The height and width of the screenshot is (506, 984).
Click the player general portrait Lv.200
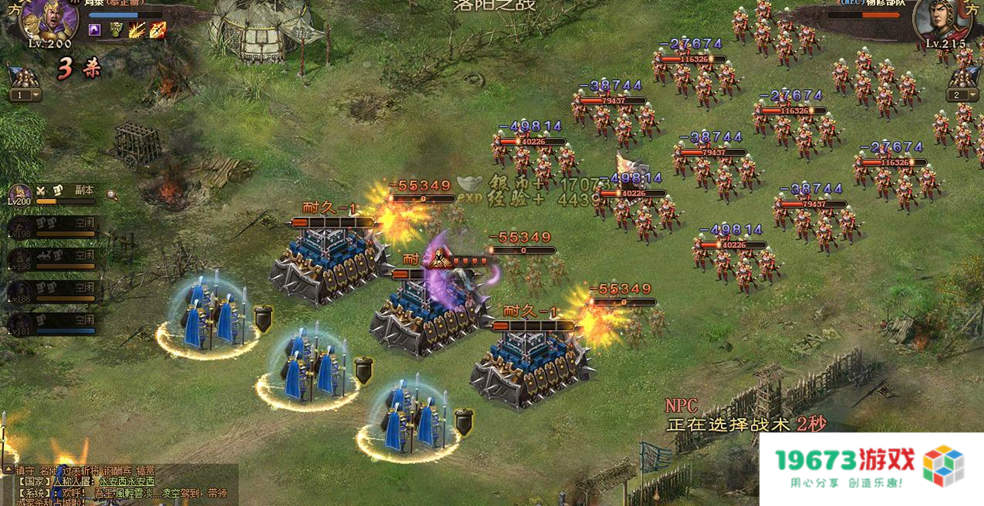click(x=50, y=22)
